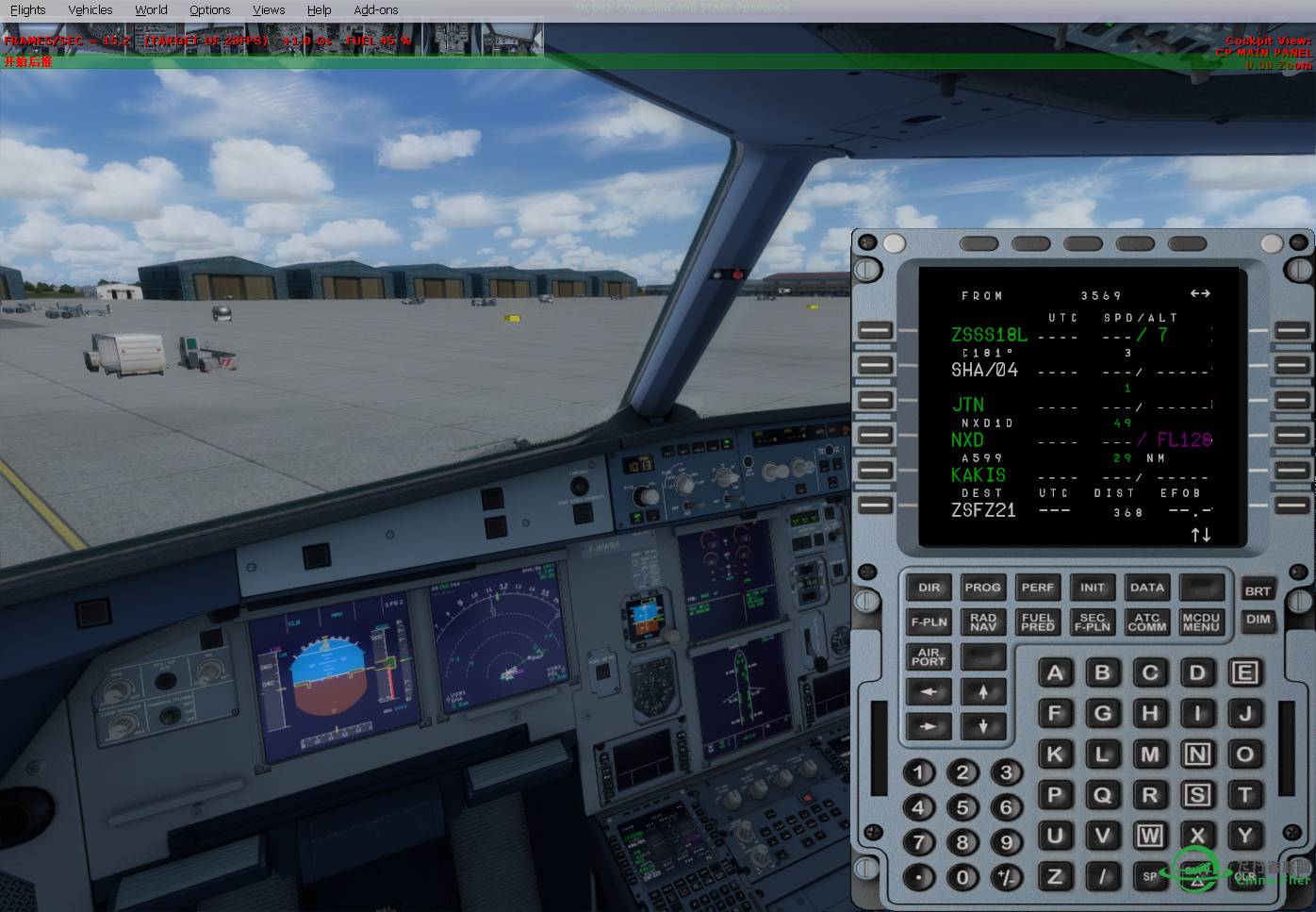
Task: Type the letter A on the MCDU keypad
Action: point(1055,673)
